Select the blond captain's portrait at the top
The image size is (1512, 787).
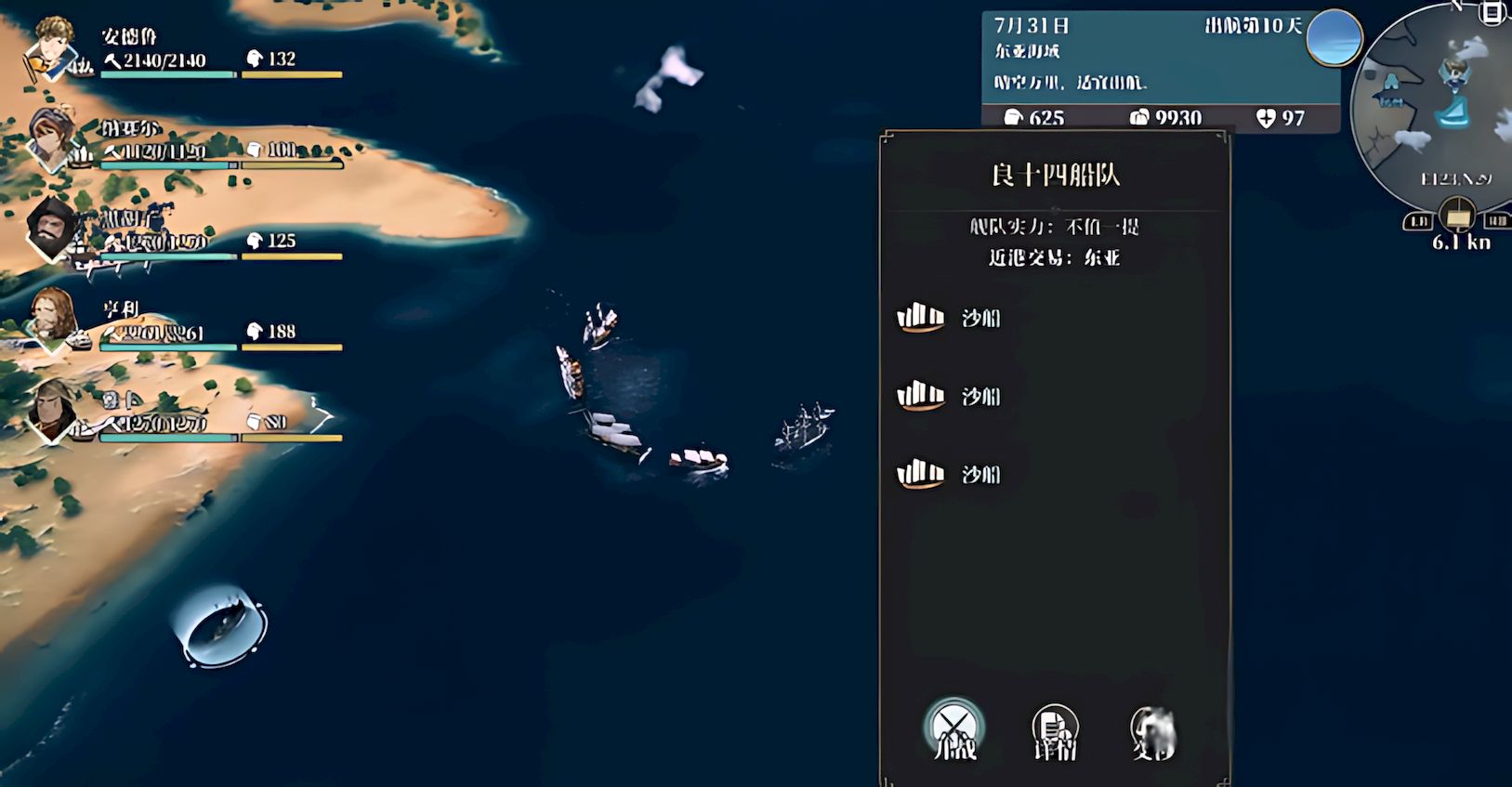[54, 46]
